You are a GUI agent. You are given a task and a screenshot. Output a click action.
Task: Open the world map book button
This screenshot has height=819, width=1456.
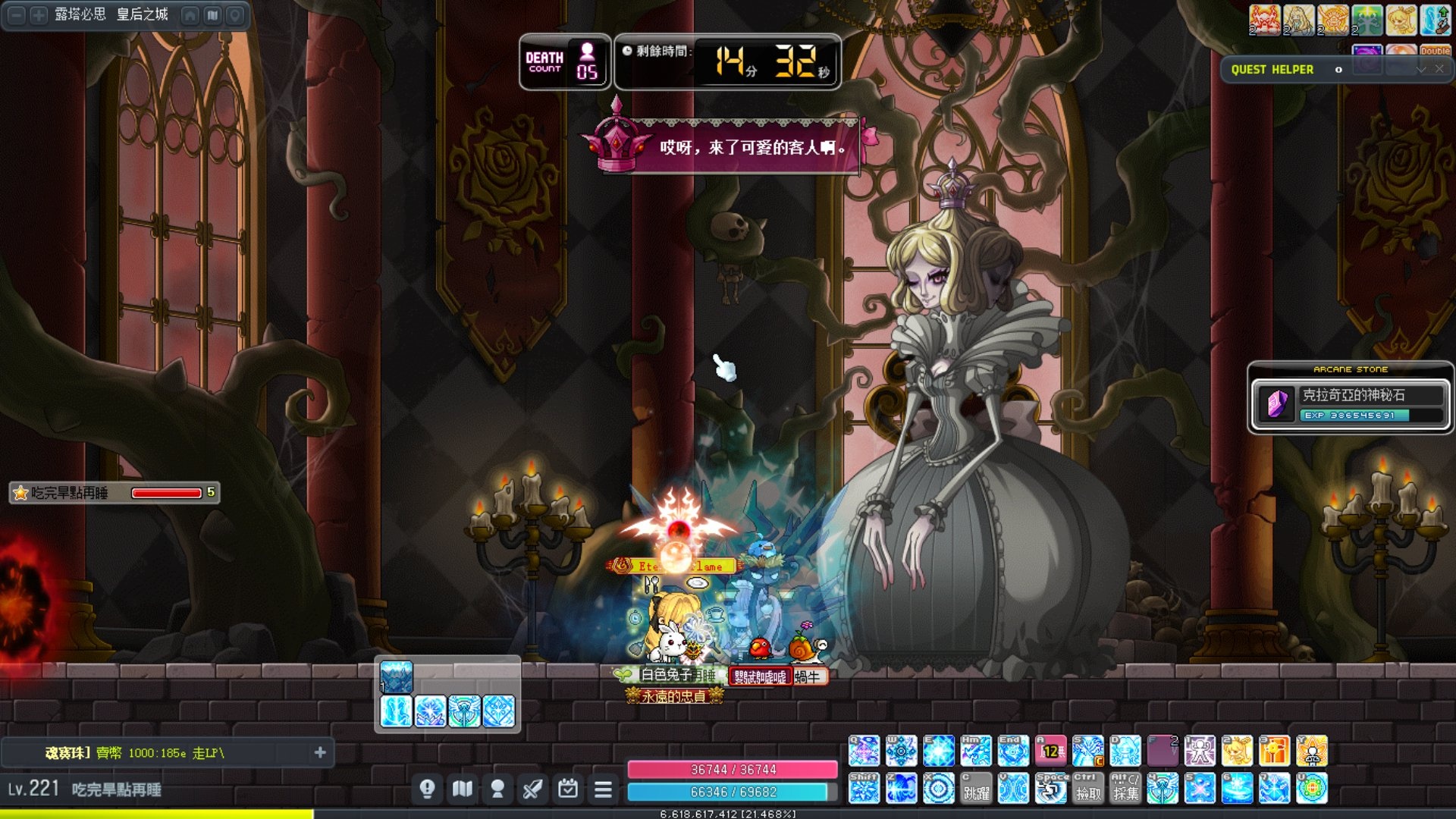pos(463,789)
